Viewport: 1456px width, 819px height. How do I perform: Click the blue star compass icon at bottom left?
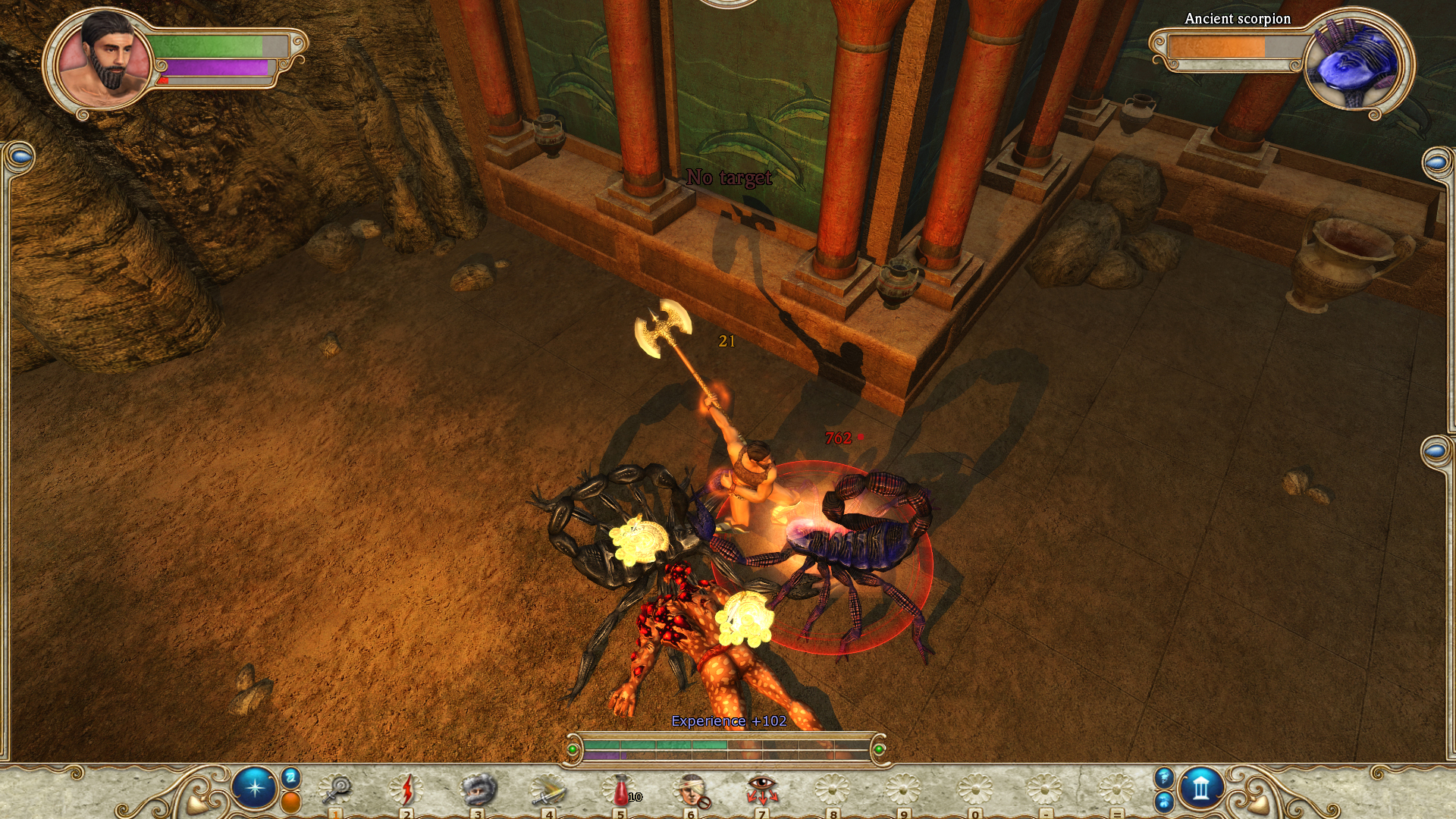tap(255, 786)
